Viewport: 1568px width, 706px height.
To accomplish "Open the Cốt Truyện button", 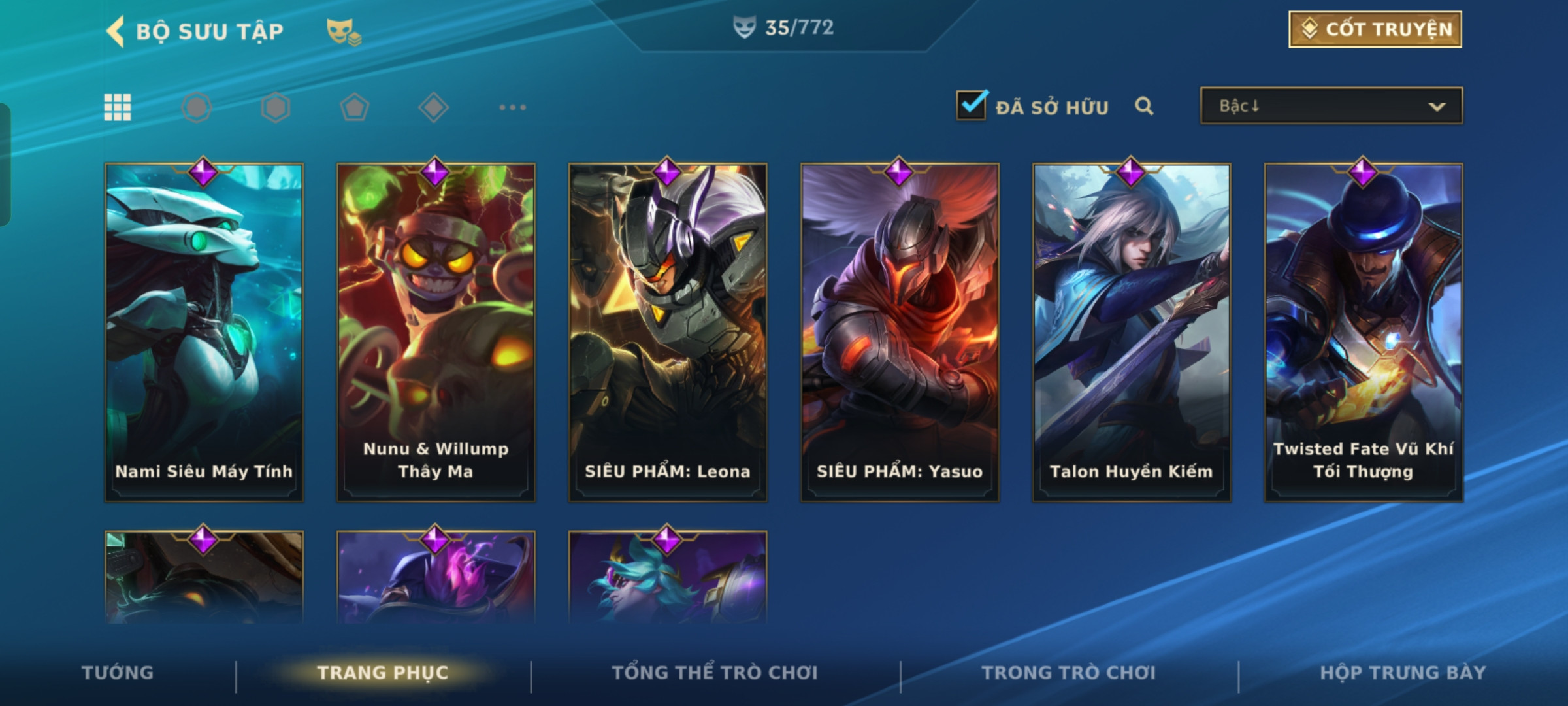I will pos(1375,29).
